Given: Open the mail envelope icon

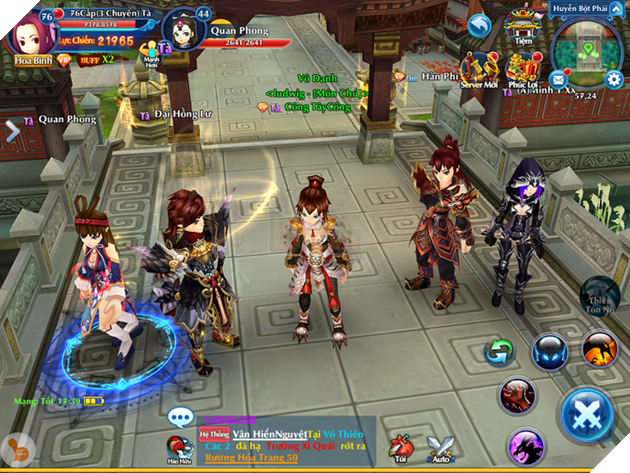Looking at the screenshot, I should pyautogui.click(x=557, y=78).
